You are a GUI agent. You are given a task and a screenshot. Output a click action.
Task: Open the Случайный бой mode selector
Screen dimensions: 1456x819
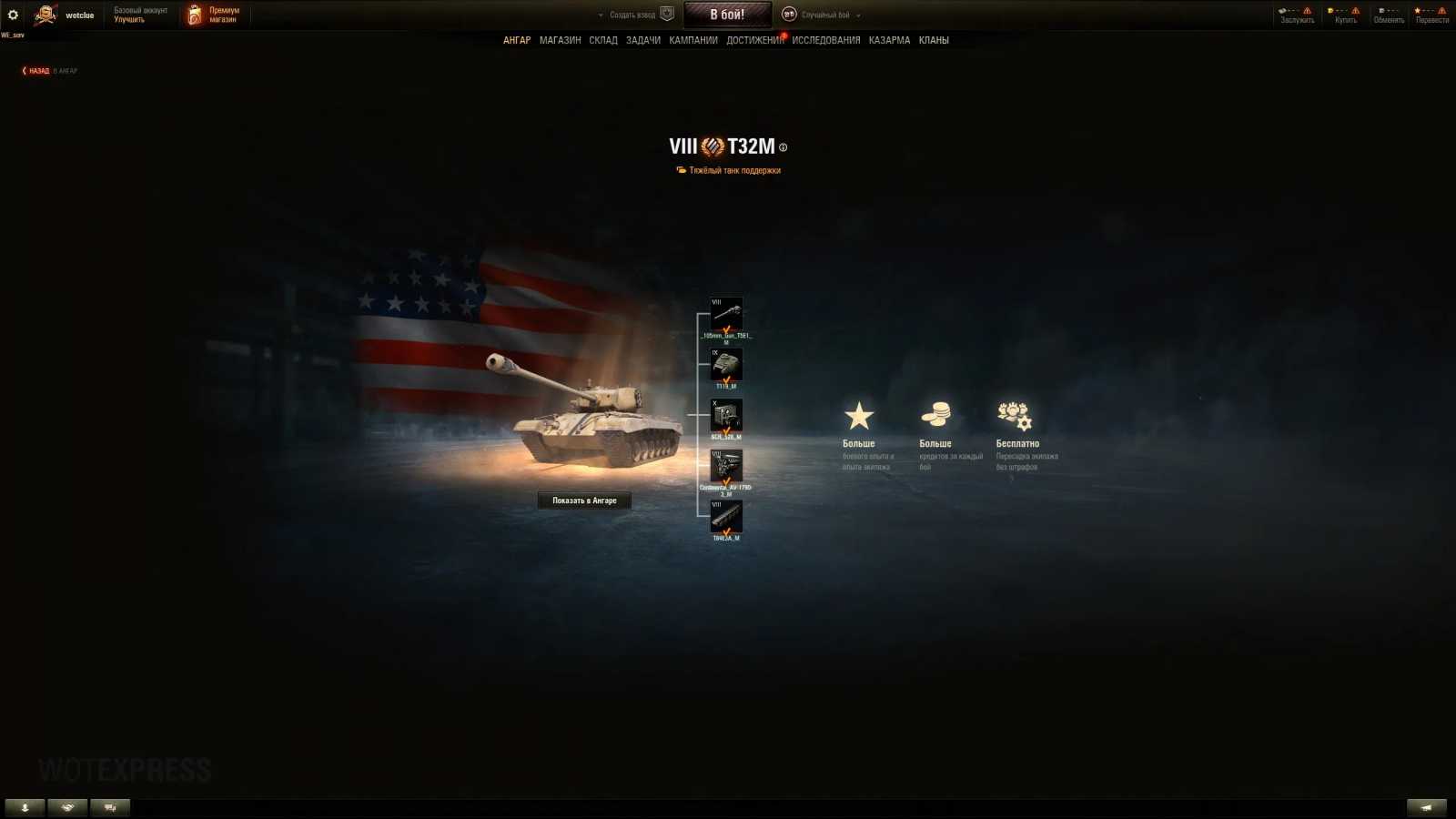pos(826,15)
